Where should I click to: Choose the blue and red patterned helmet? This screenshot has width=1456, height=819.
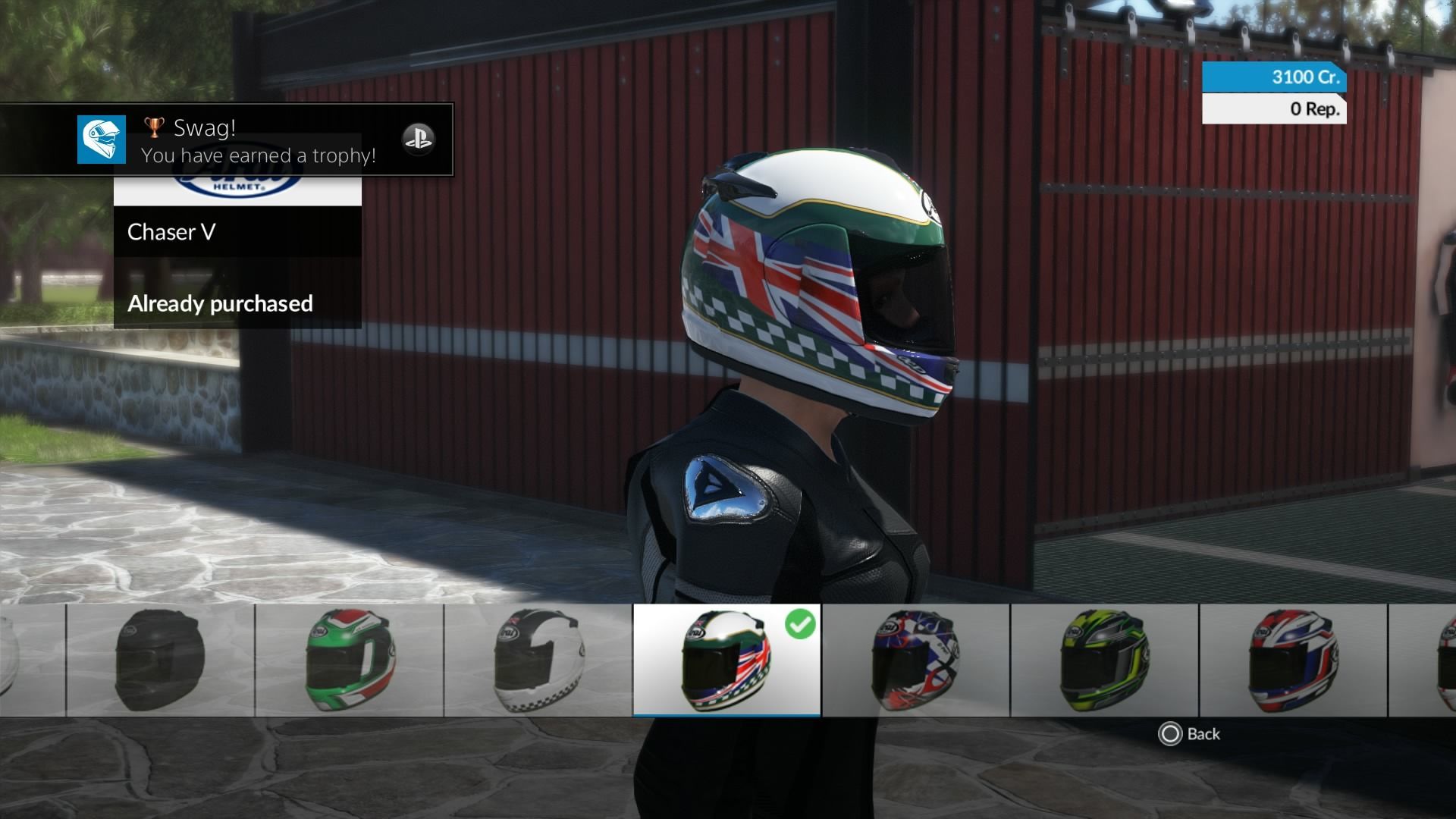pyautogui.click(x=915, y=660)
